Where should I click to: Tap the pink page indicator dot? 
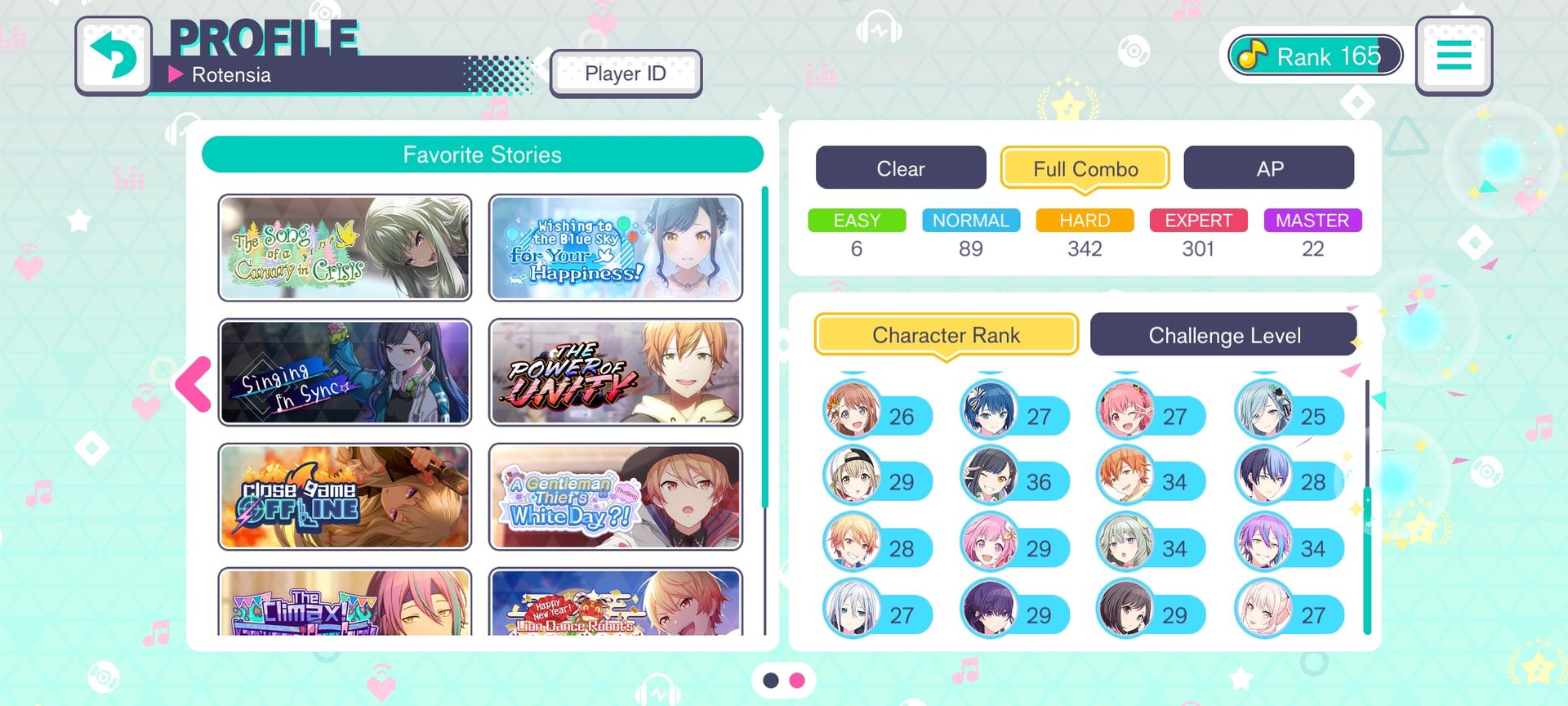click(797, 680)
